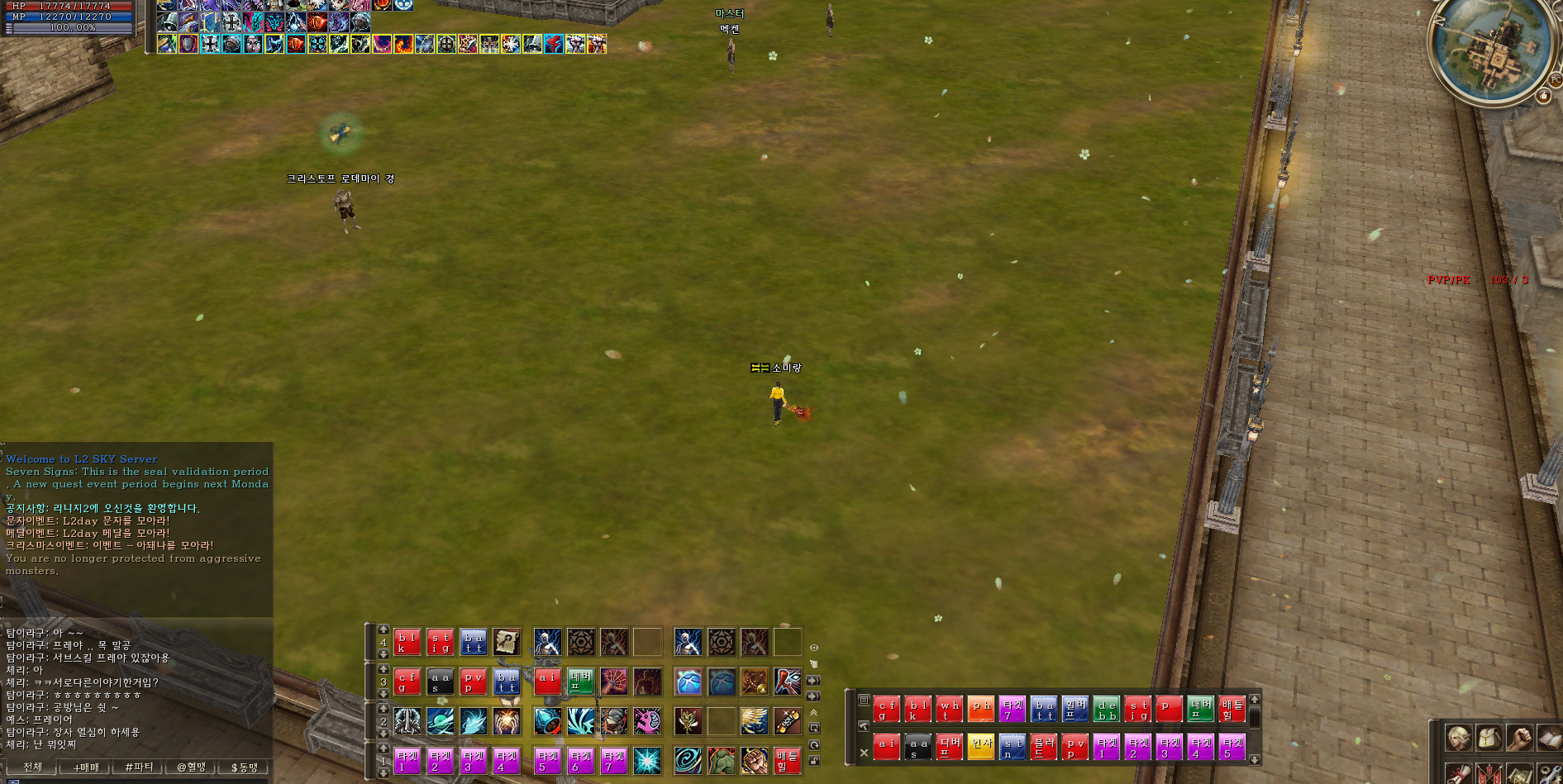The image size is (1563, 784).
Task: Activate the red 디버프 macro
Action: [949, 748]
